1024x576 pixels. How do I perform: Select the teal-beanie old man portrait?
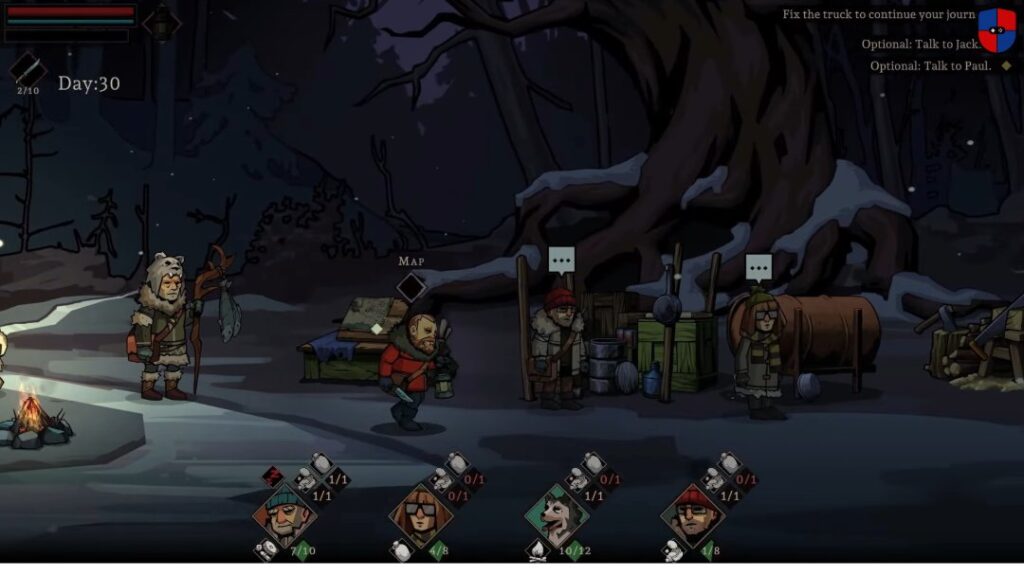pos(284,513)
